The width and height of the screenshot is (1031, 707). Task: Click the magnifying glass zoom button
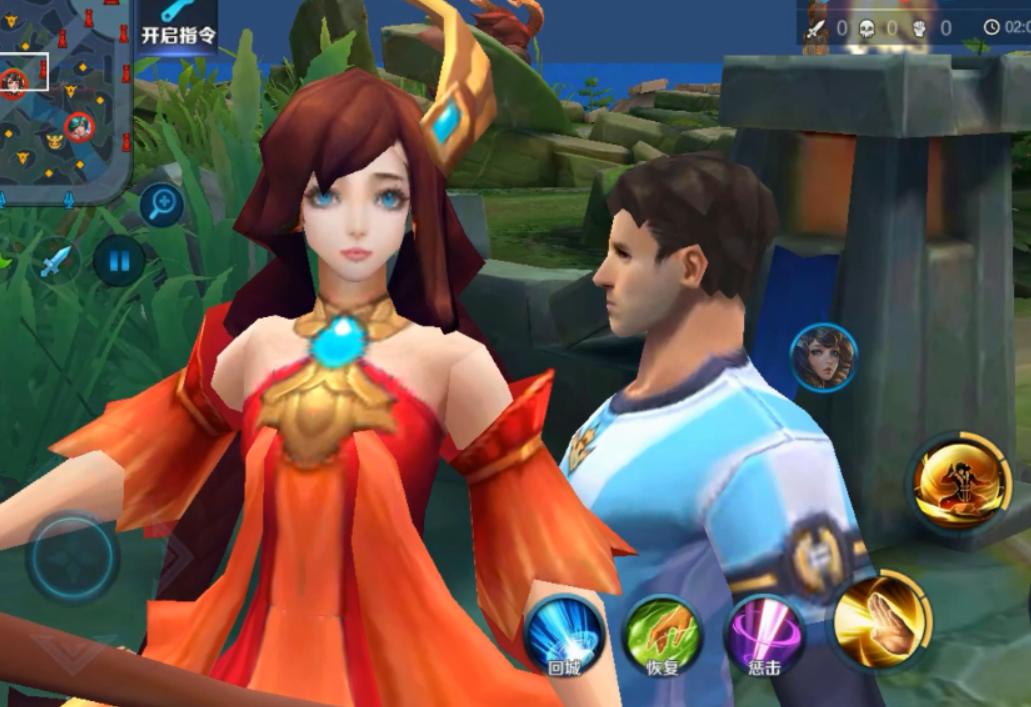pos(161,206)
